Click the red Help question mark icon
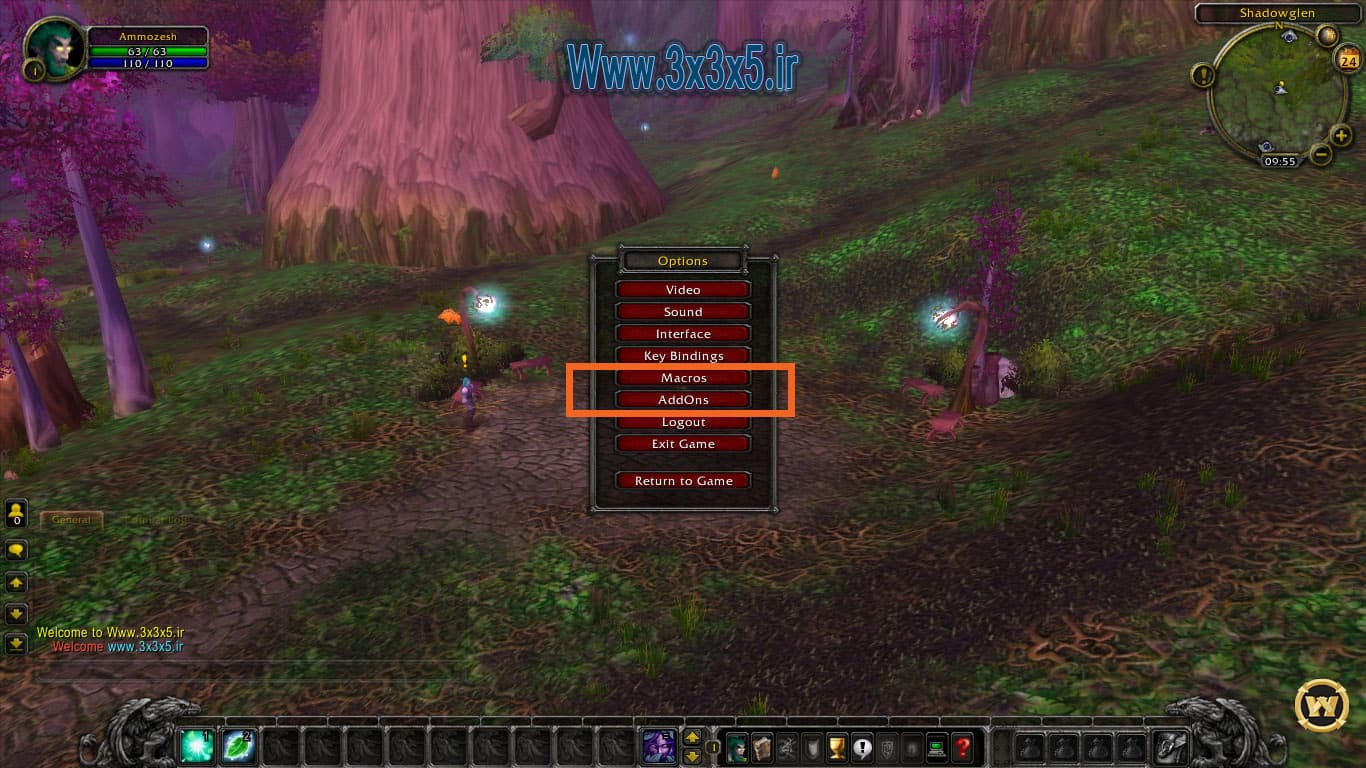The height and width of the screenshot is (768, 1366). pyautogui.click(x=963, y=745)
